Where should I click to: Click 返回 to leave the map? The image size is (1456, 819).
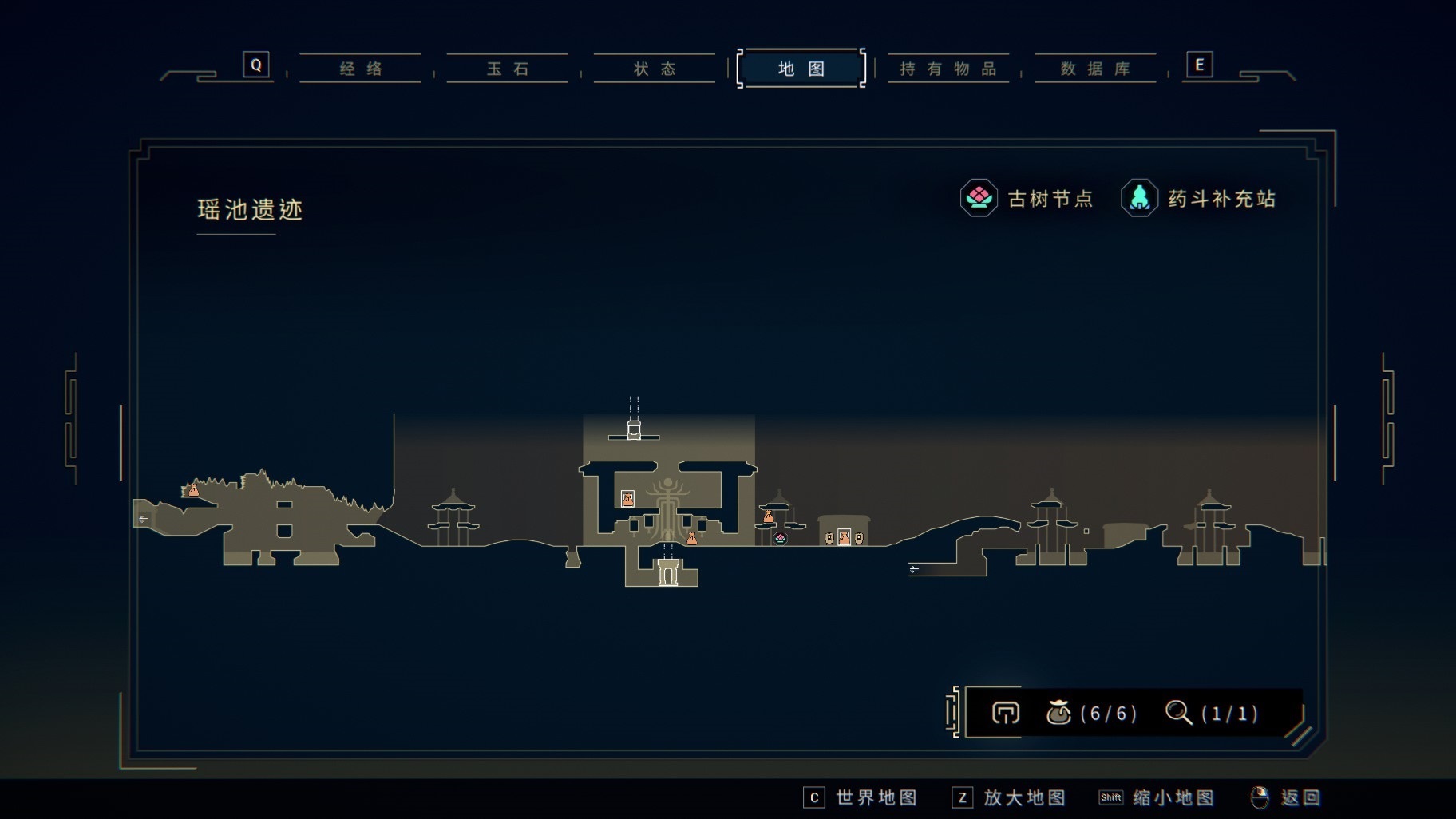click(1286, 797)
